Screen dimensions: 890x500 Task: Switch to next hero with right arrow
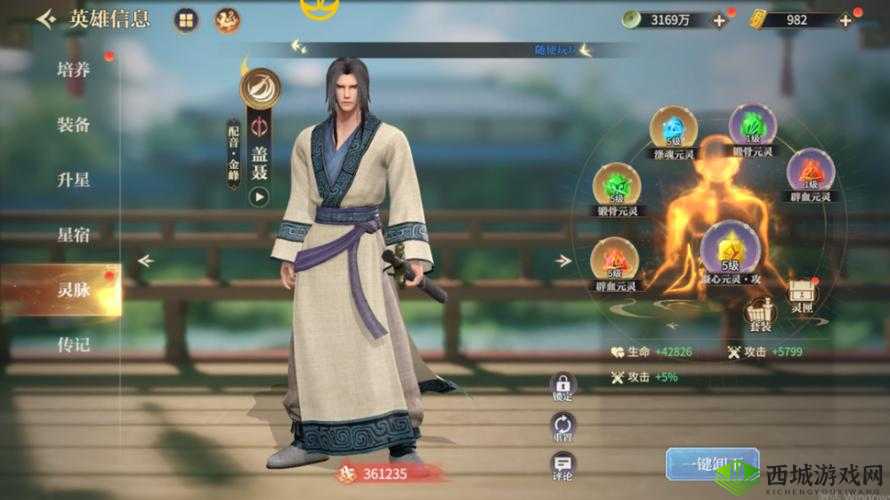(x=564, y=261)
